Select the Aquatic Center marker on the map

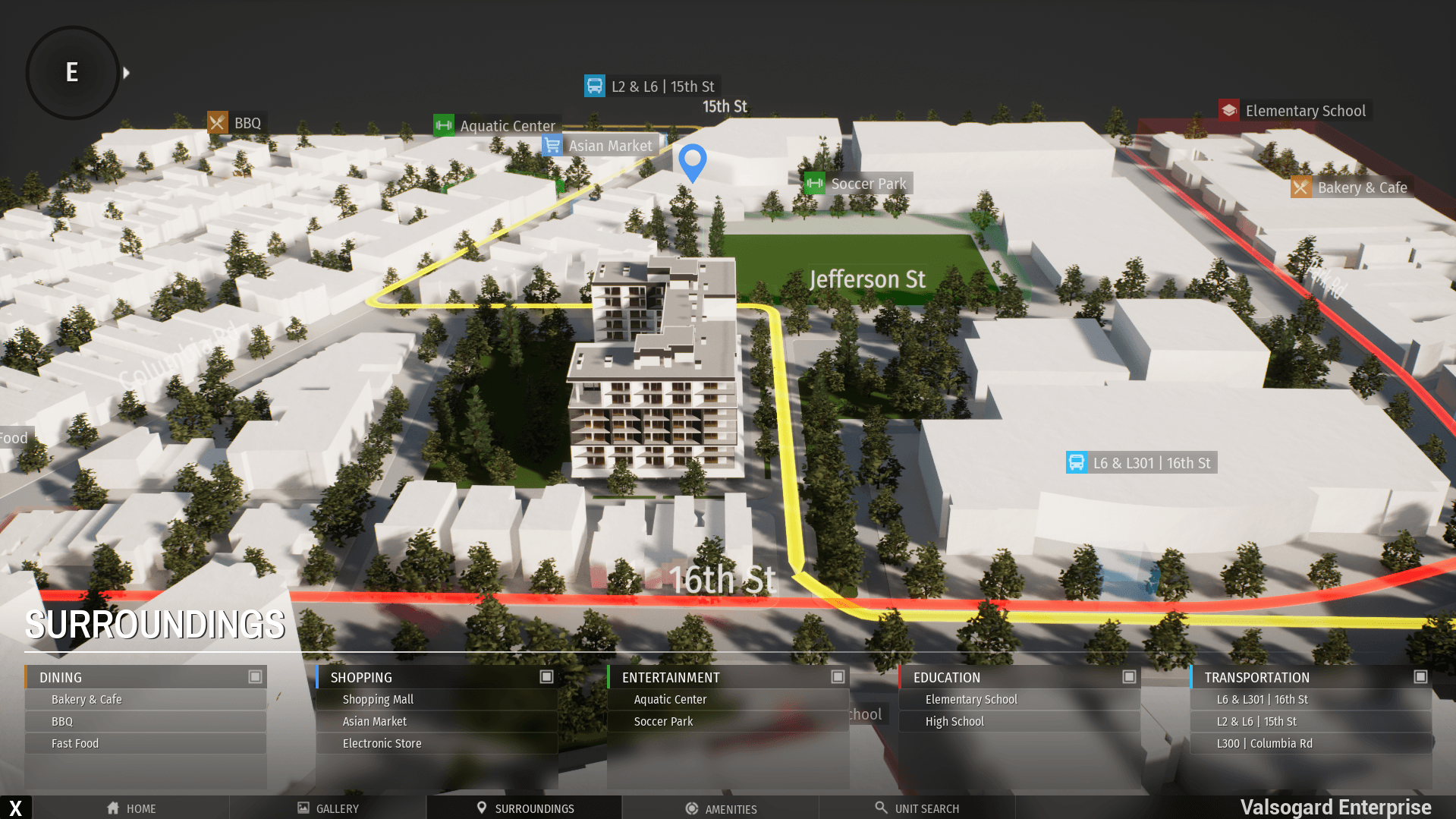click(x=444, y=125)
